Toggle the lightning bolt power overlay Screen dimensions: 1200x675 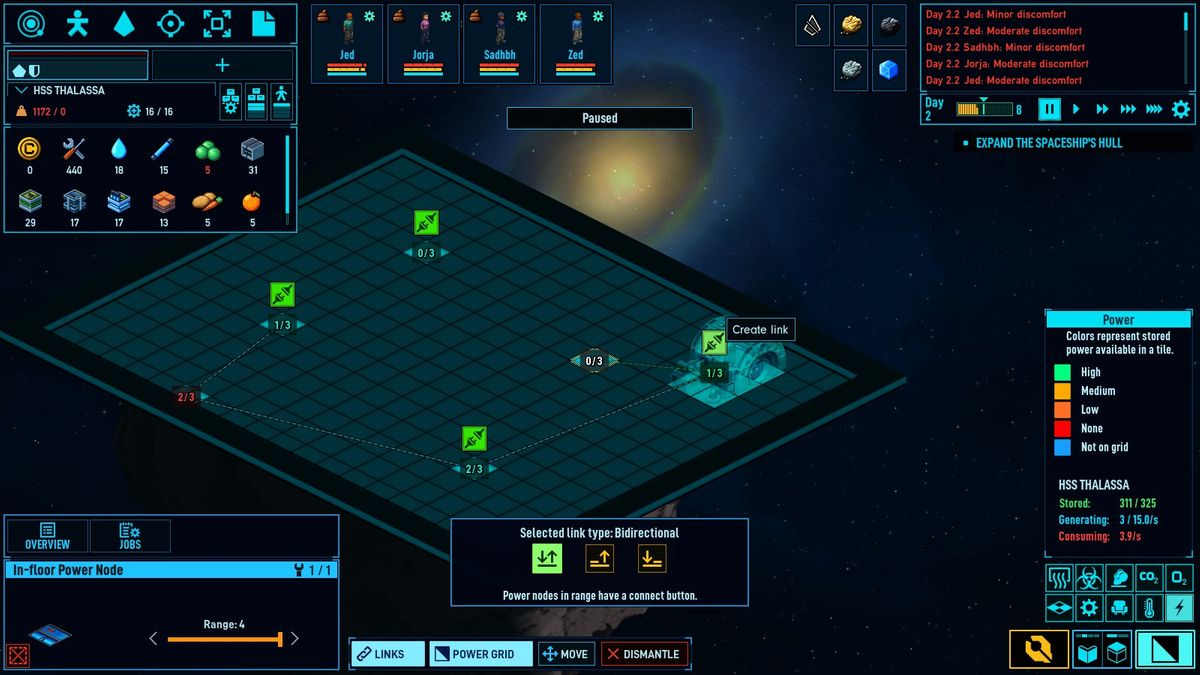[x=1179, y=607]
